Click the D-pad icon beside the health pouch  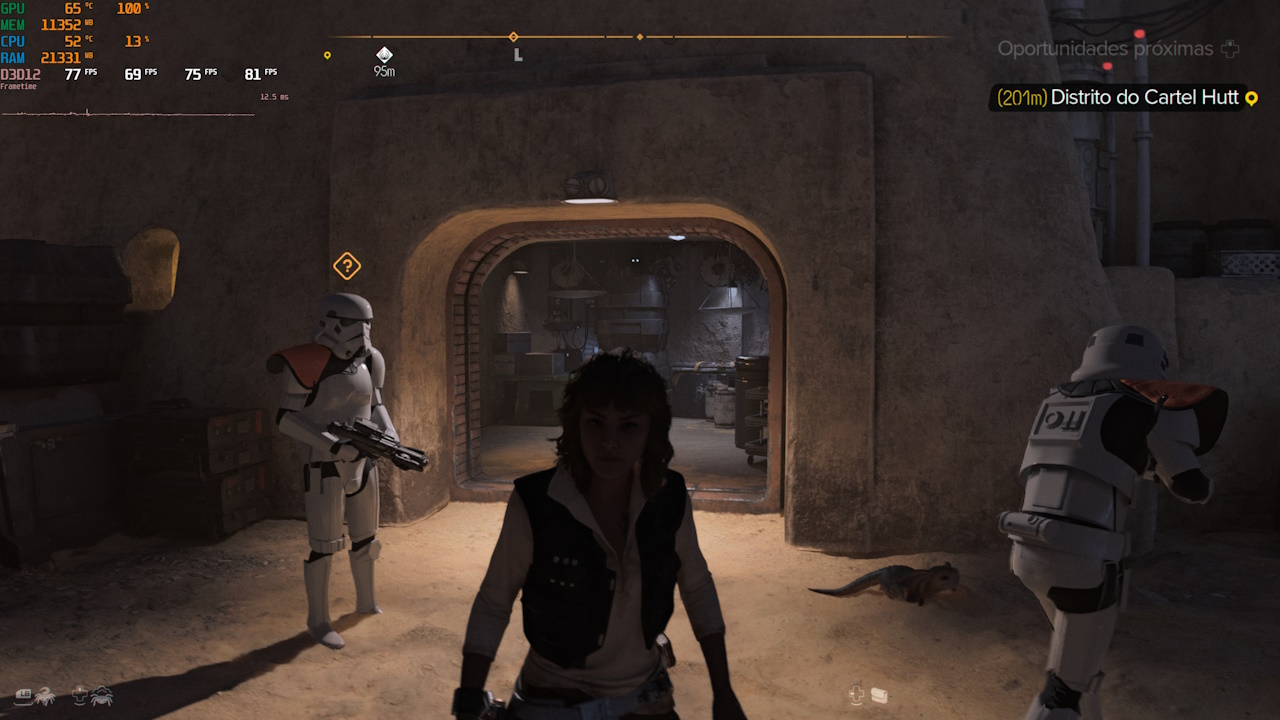pyautogui.click(x=855, y=694)
